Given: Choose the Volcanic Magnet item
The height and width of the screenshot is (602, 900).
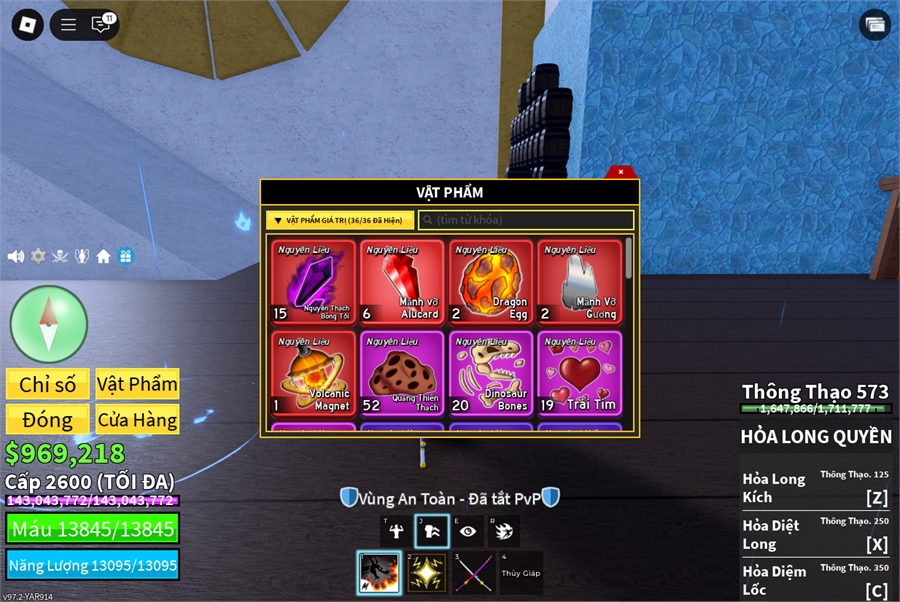Looking at the screenshot, I should 313,372.
